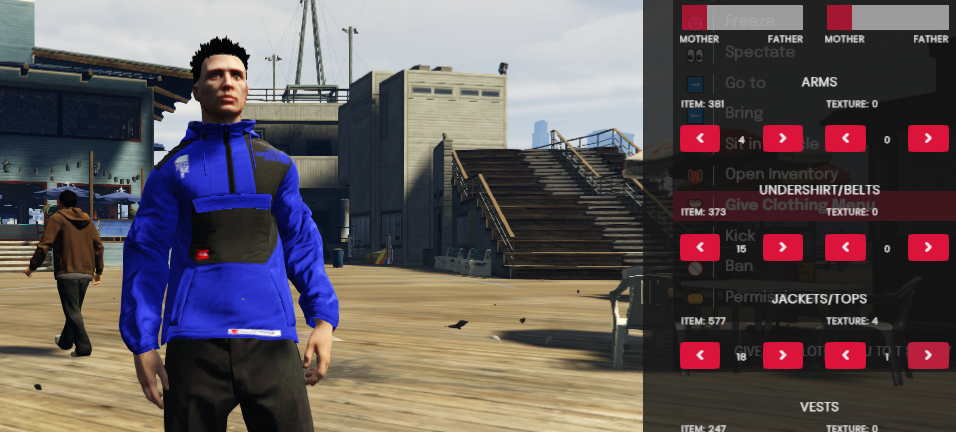Choose the next Undershirt/Belts item
956x432 pixels.
pyautogui.click(x=782, y=247)
